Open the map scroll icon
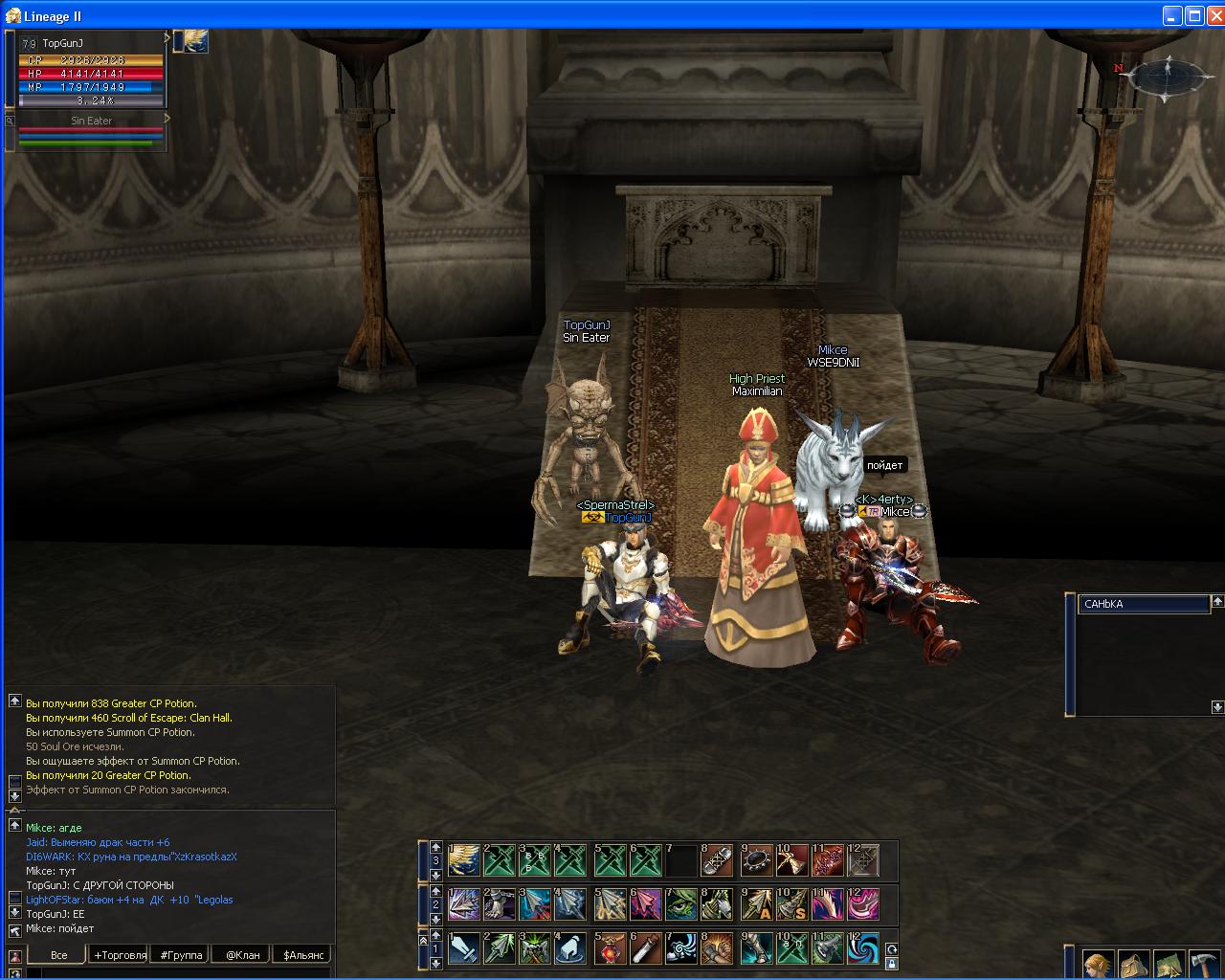1225x980 pixels. click(1169, 964)
